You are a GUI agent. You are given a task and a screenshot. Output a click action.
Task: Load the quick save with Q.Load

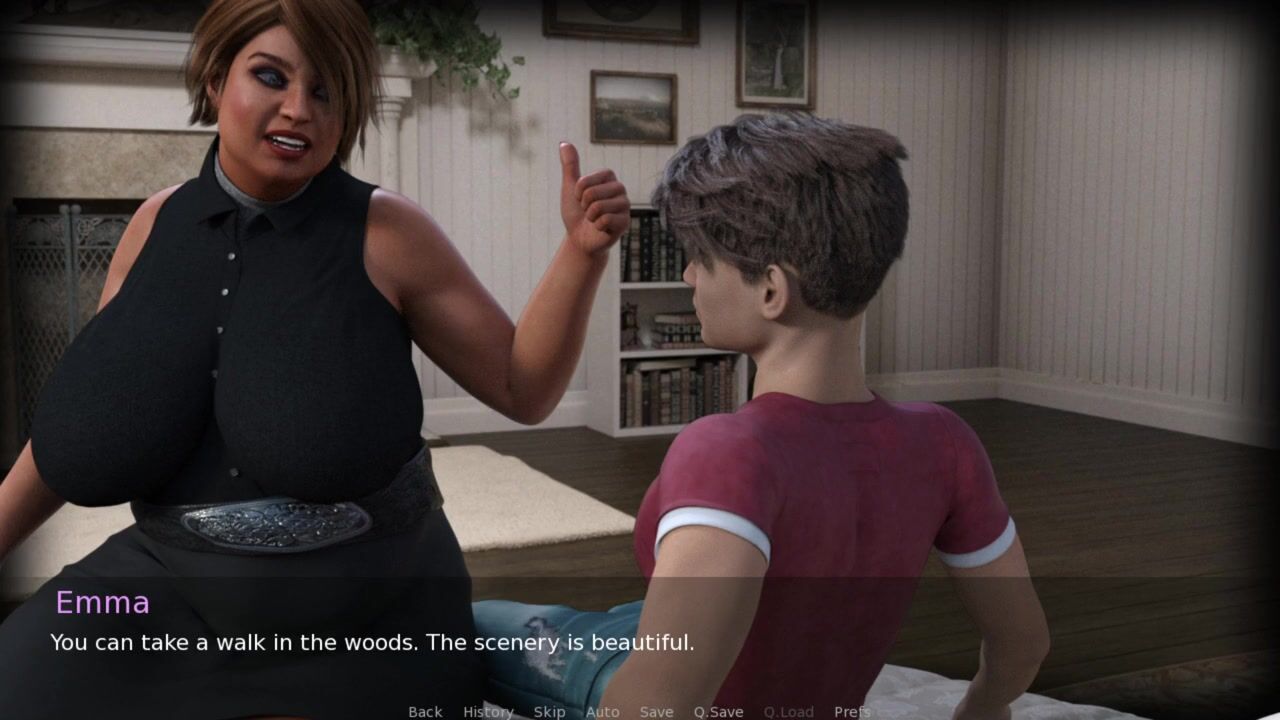pyautogui.click(x=788, y=711)
